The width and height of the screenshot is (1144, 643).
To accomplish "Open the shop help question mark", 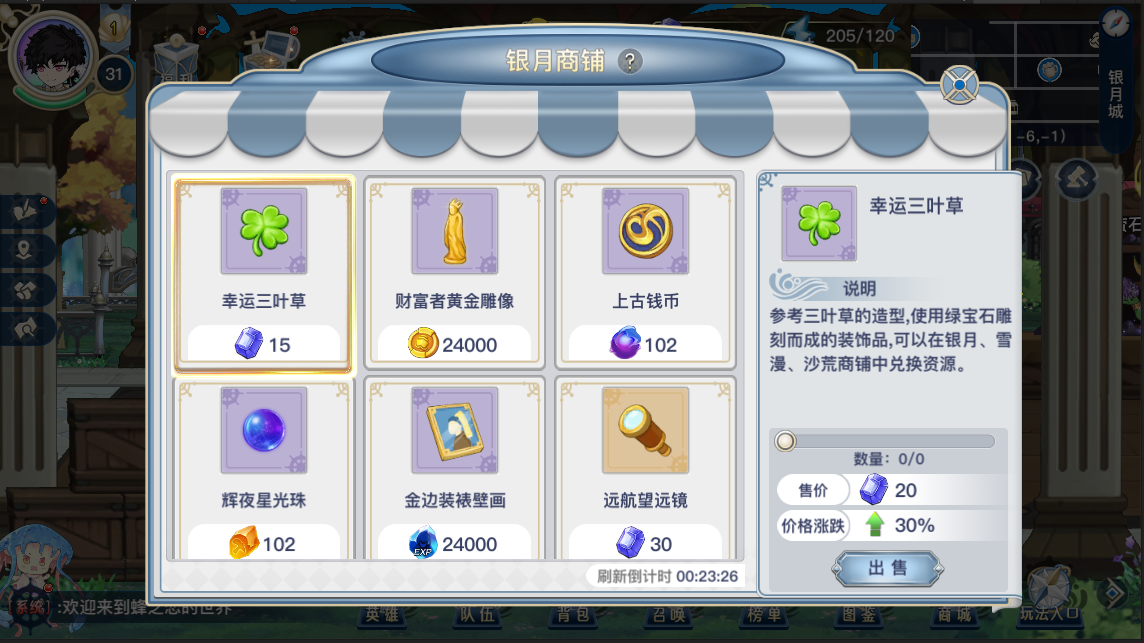I will click(x=629, y=62).
